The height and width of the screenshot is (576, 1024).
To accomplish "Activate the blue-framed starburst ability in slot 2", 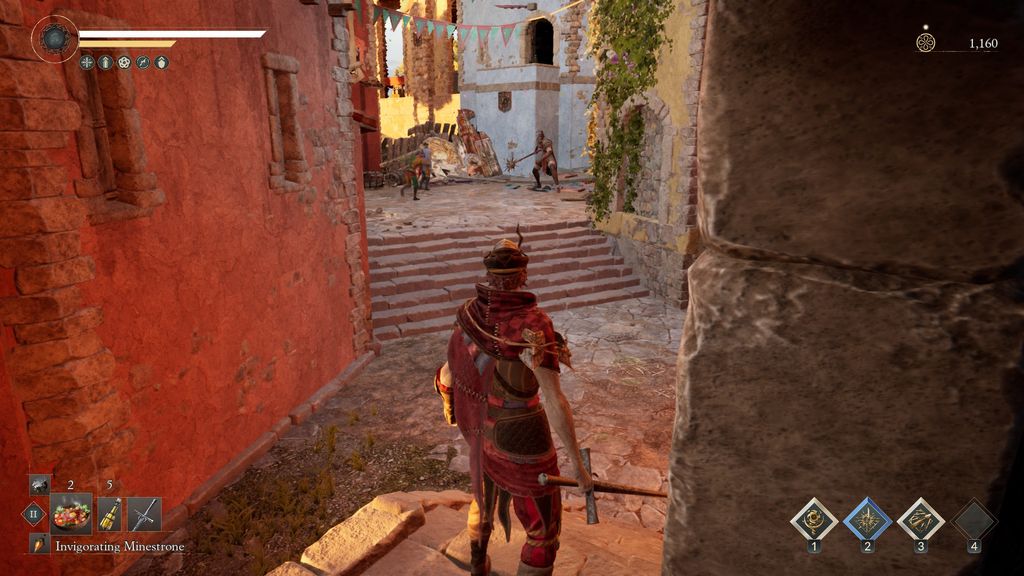I will (867, 519).
